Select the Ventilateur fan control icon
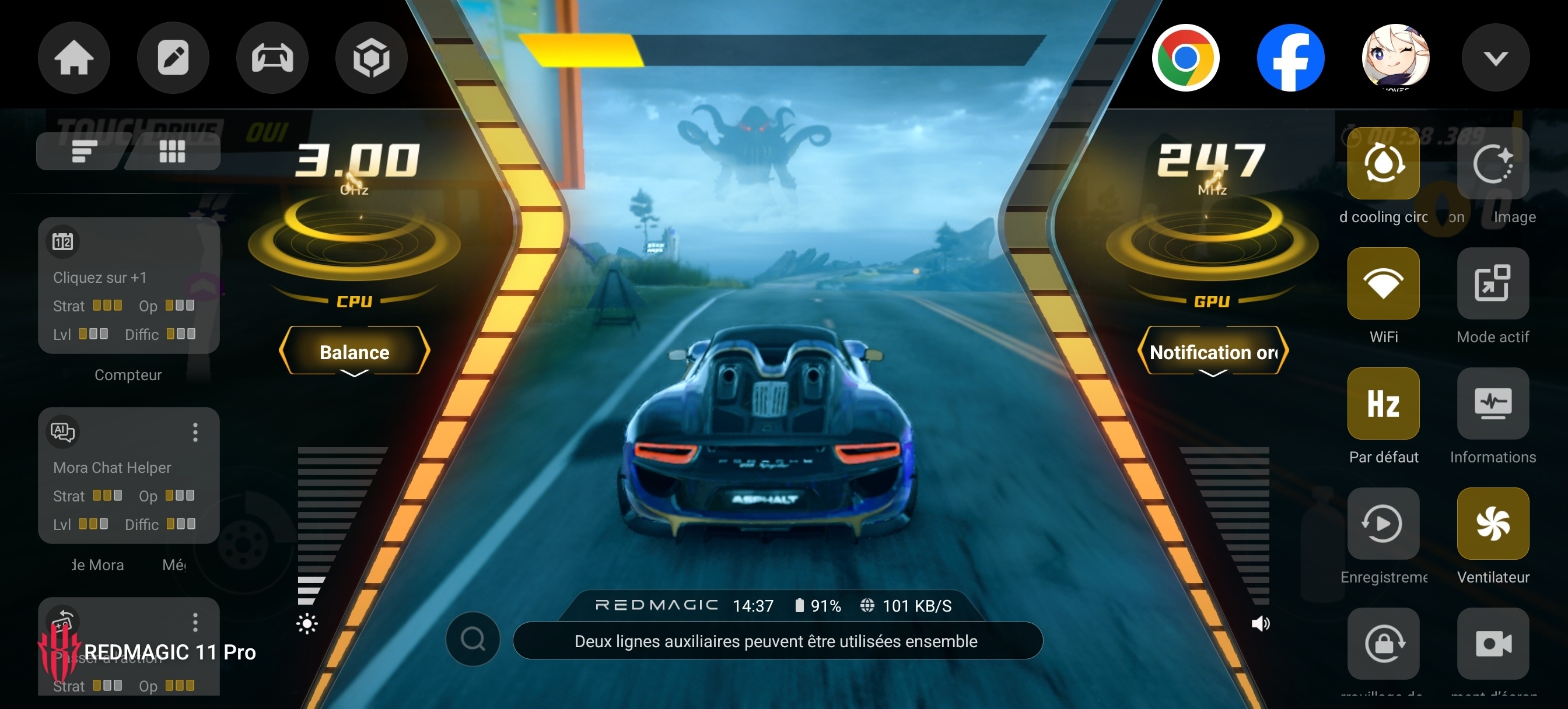1568x709 pixels. (x=1493, y=524)
